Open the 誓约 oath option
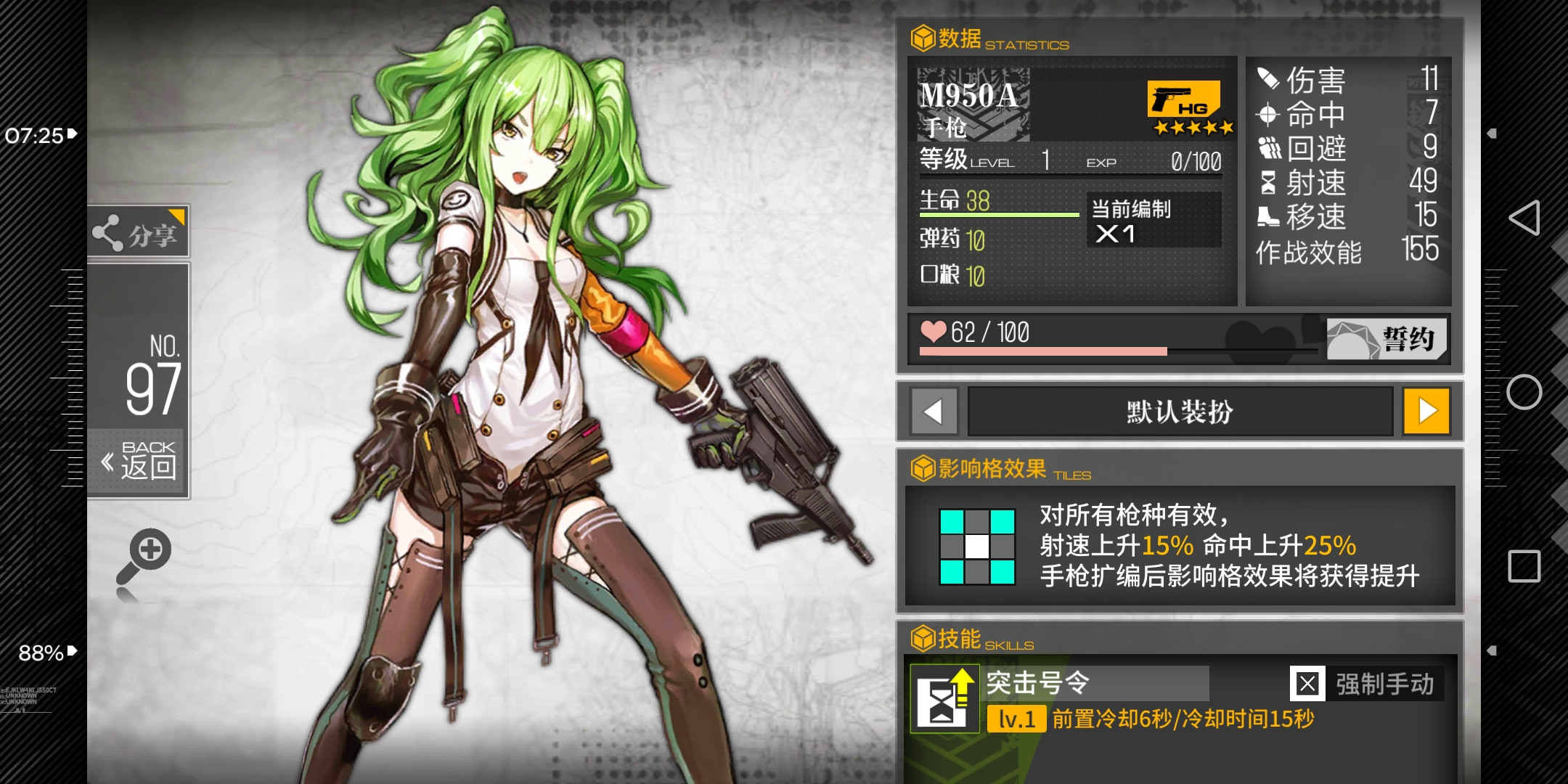 1385,338
